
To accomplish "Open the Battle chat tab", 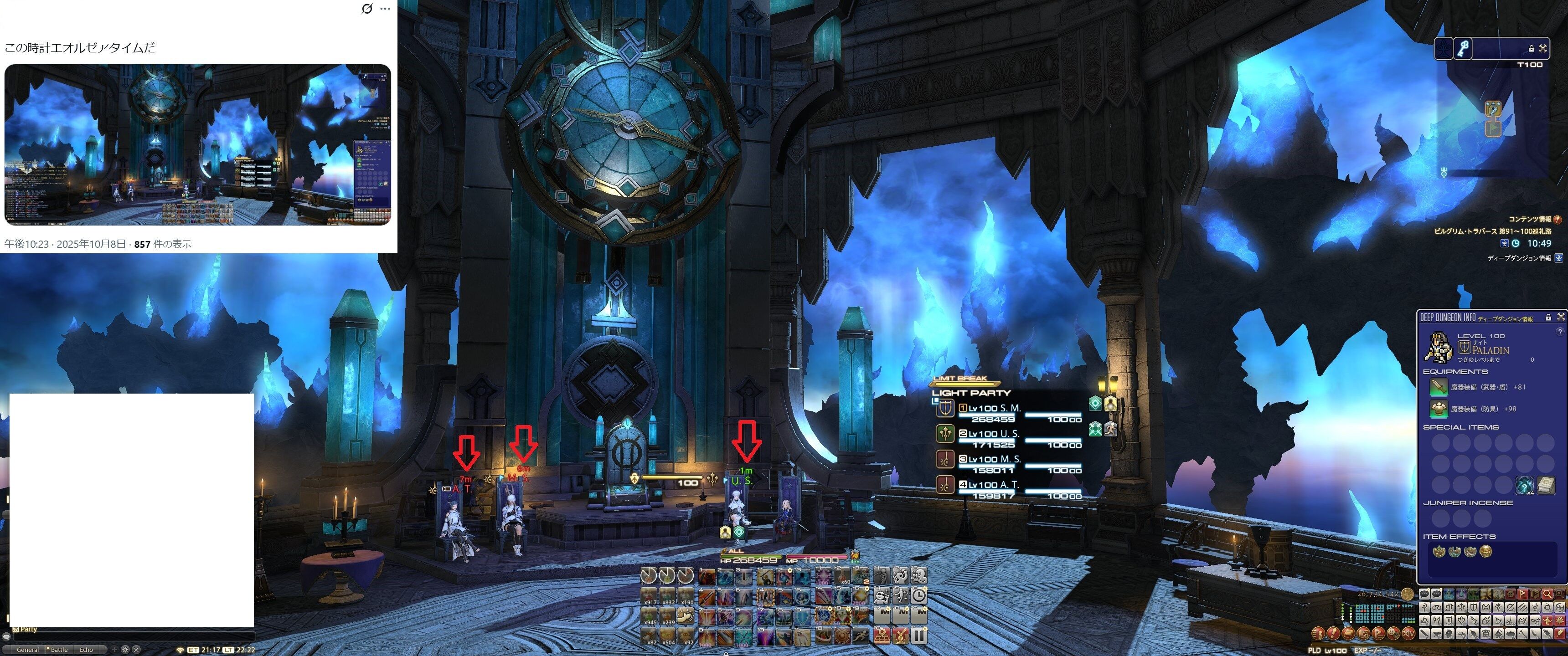I will [x=59, y=649].
